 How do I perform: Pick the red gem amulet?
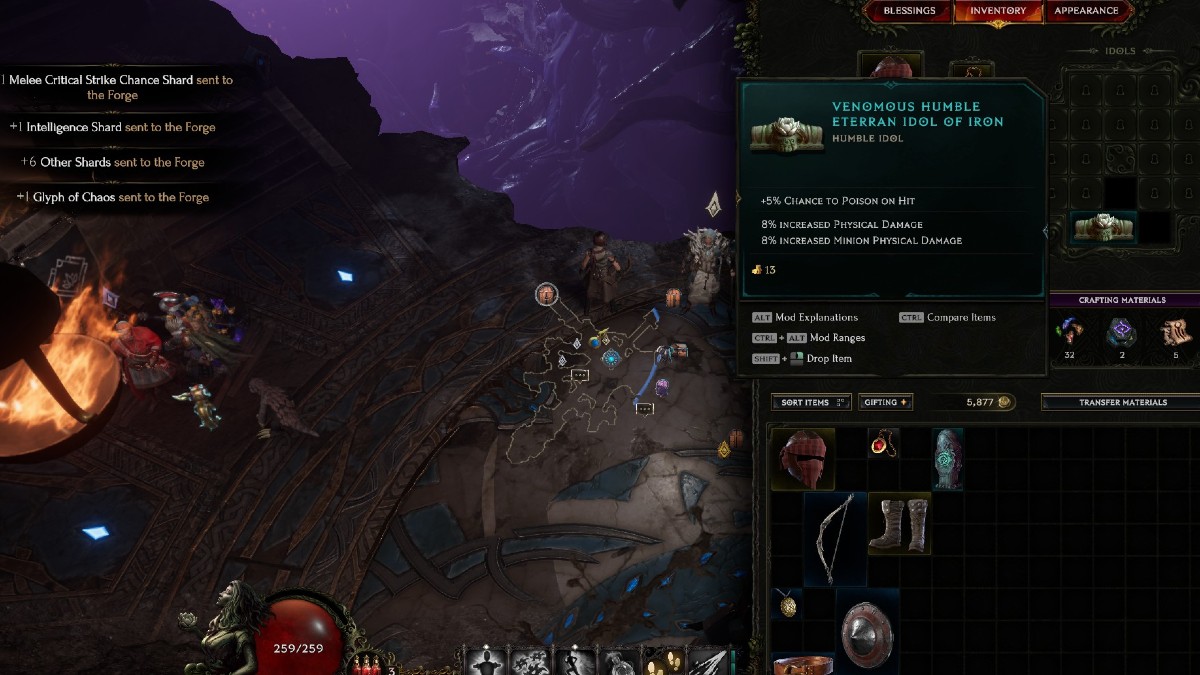click(883, 442)
